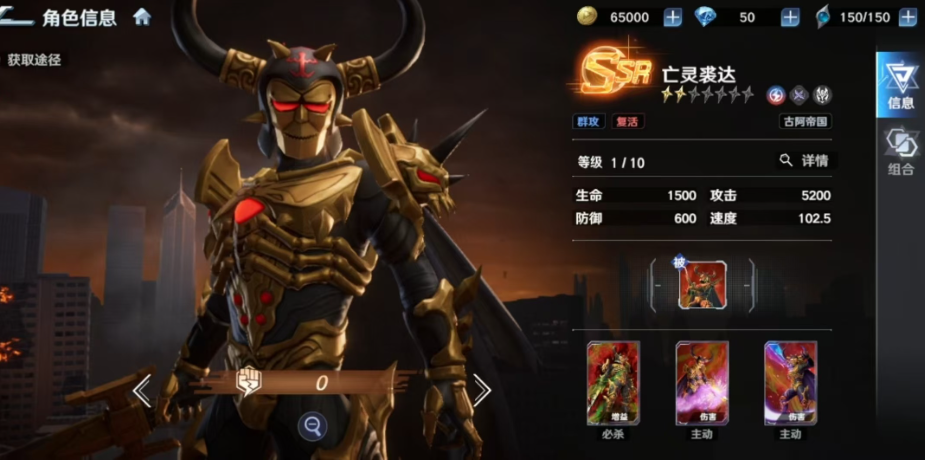Add more gold coins with plus button

(673, 17)
